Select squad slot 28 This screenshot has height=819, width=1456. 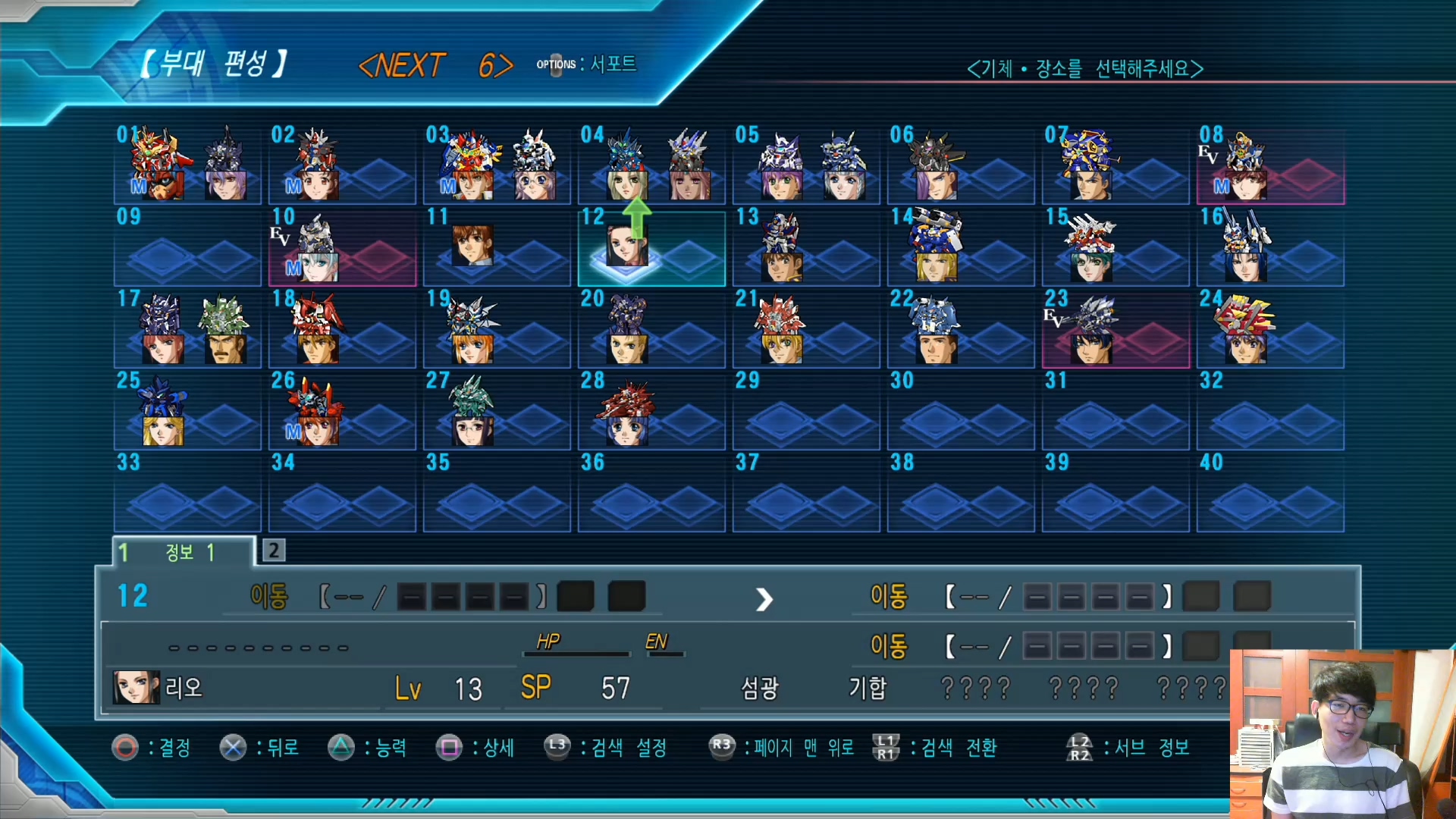coord(651,412)
